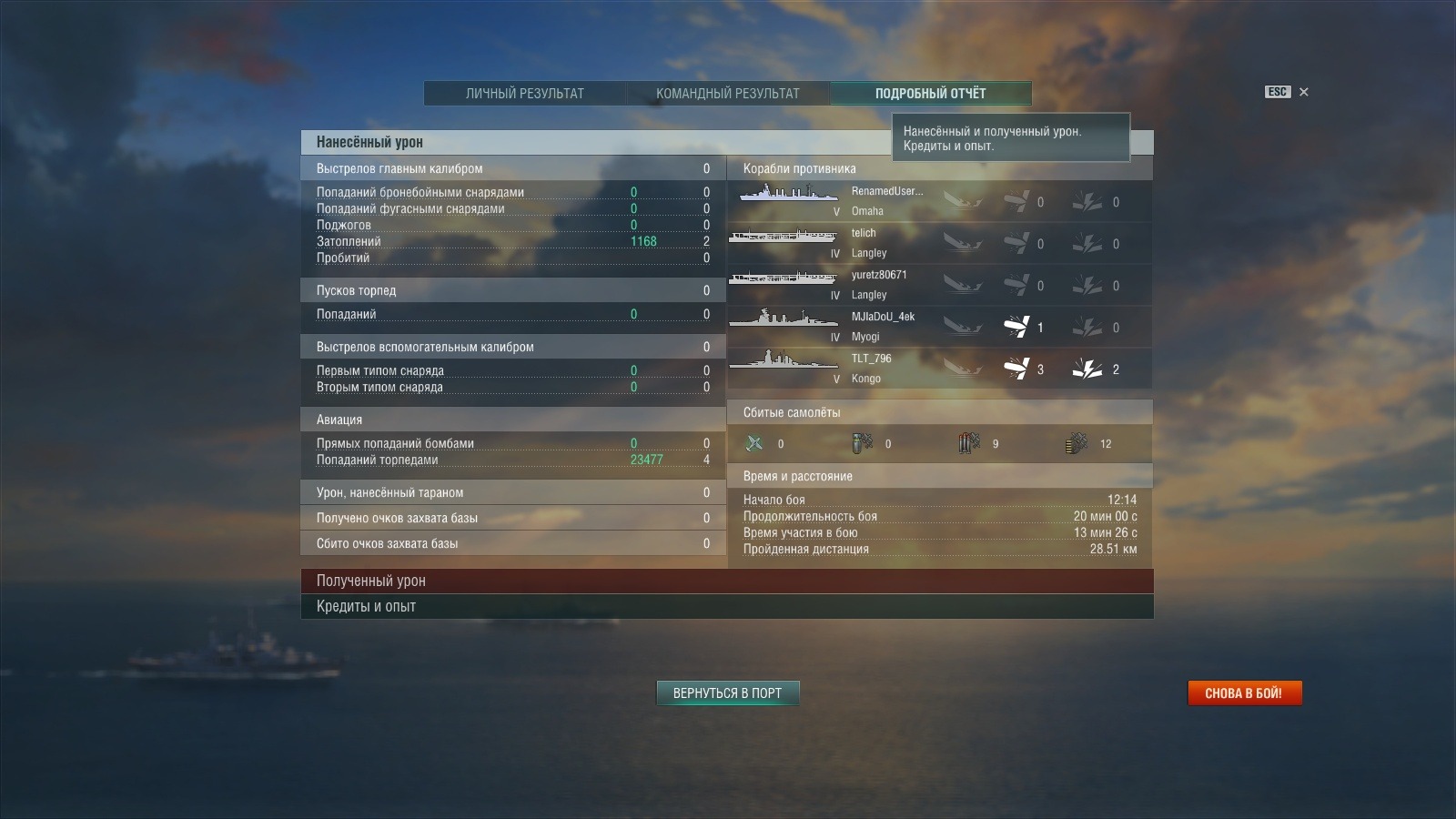
Task: Select enemy telich Langley row
Action: click(939, 243)
